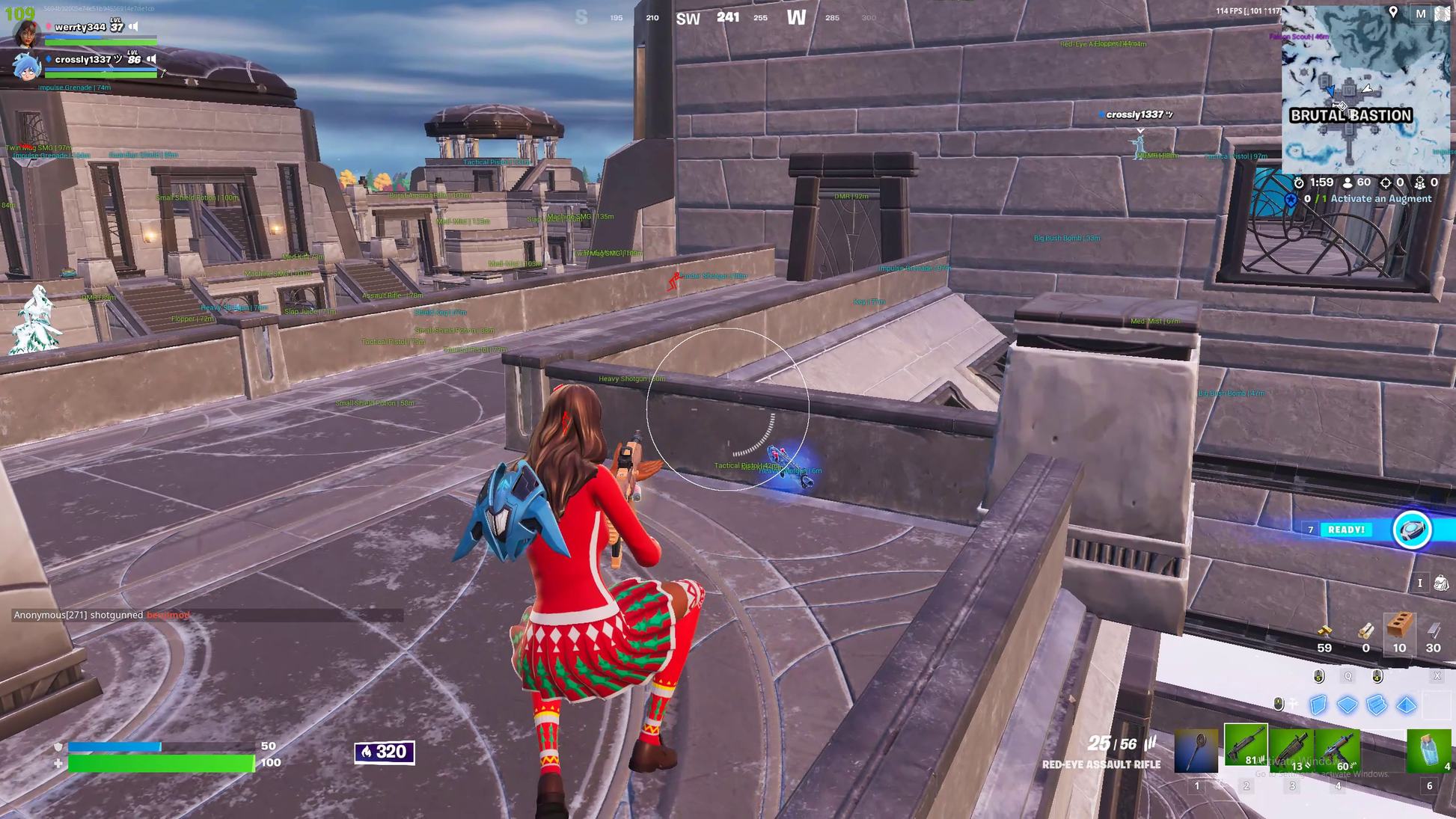The width and height of the screenshot is (1456, 819).
Task: Select the wall building piece
Action: 1318,705
